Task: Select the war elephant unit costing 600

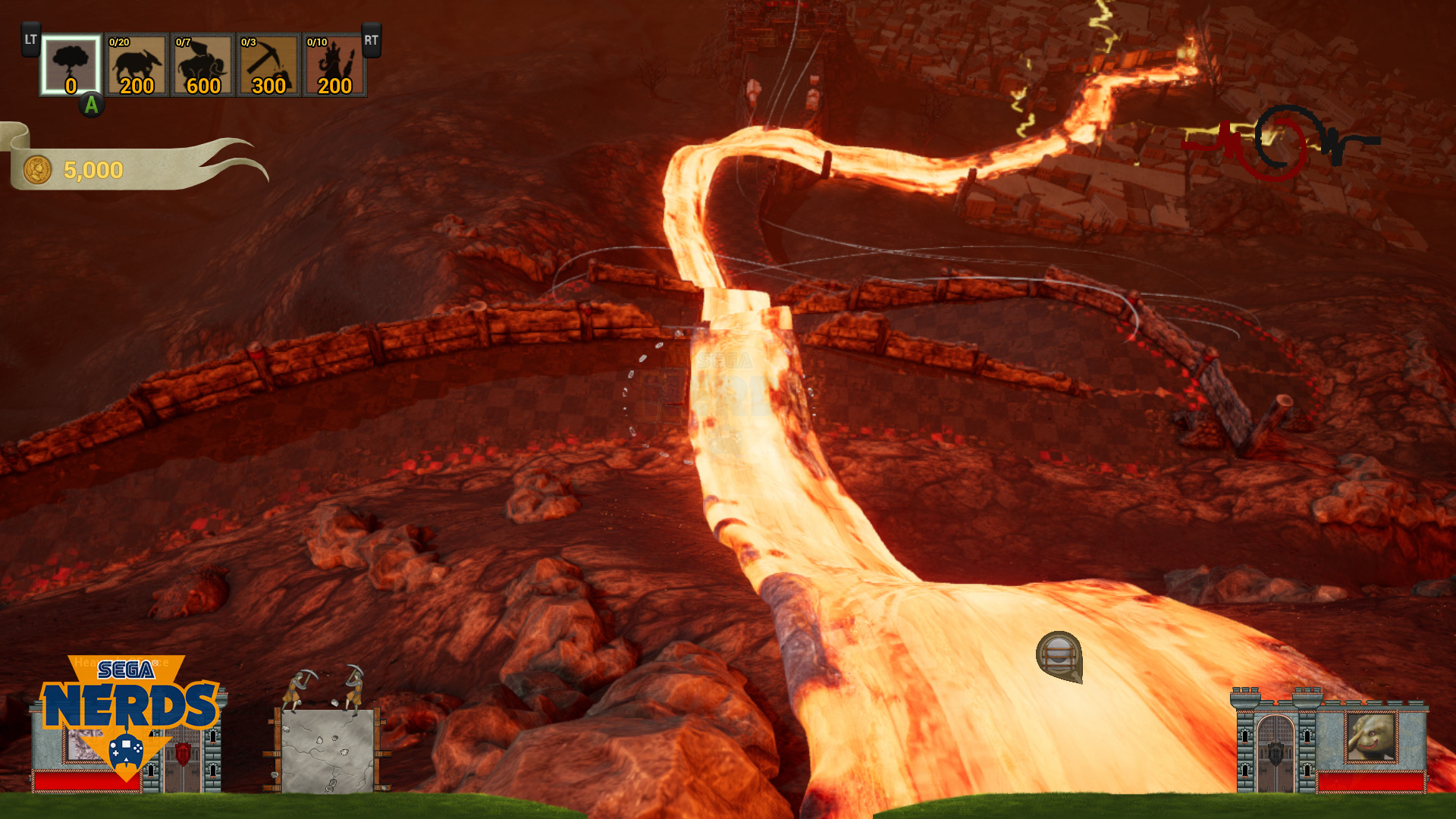Action: pos(202,65)
